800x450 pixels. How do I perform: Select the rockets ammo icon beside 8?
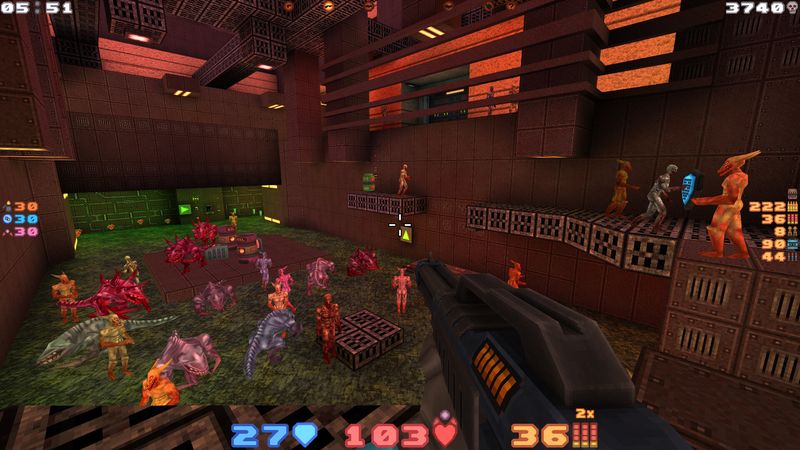coord(793,231)
